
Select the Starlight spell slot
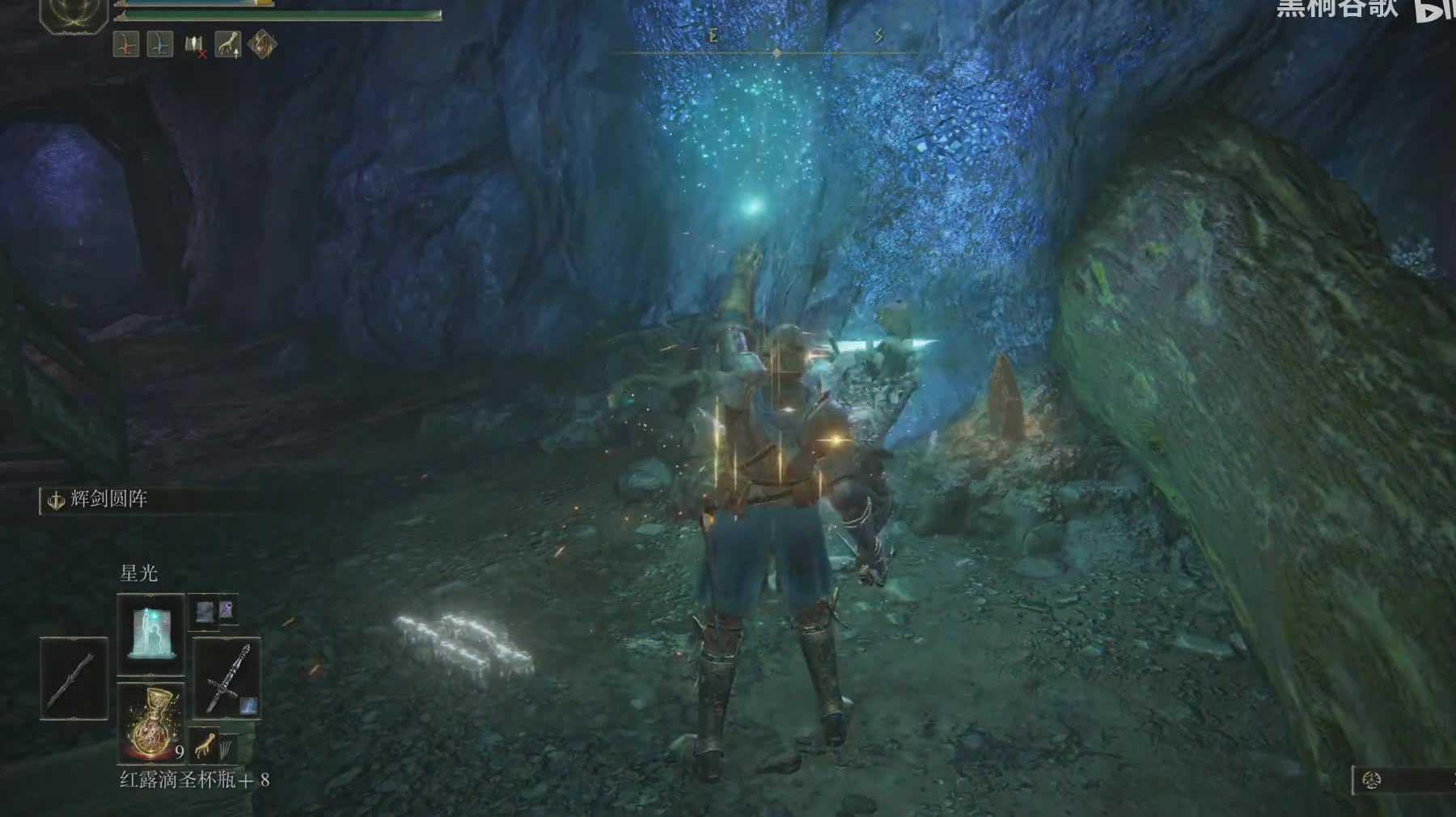150,633
